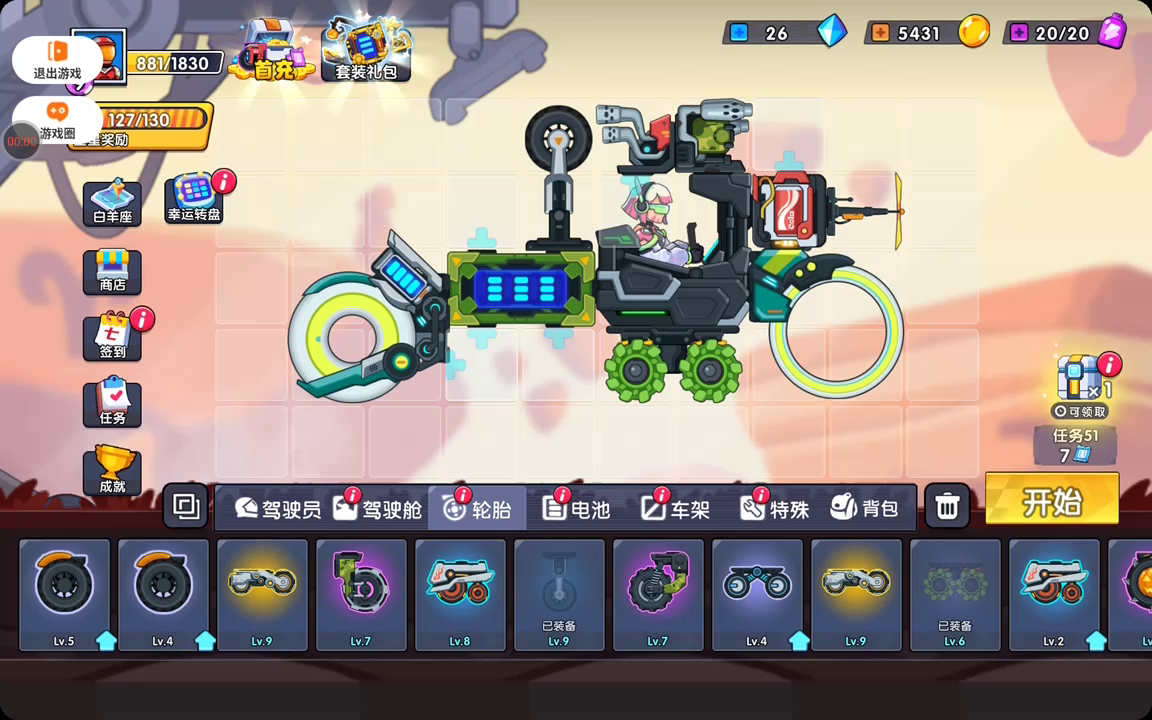Viewport: 1152px width, 720px height.
Task: Open the 车架 frame tab
Action: 676,509
